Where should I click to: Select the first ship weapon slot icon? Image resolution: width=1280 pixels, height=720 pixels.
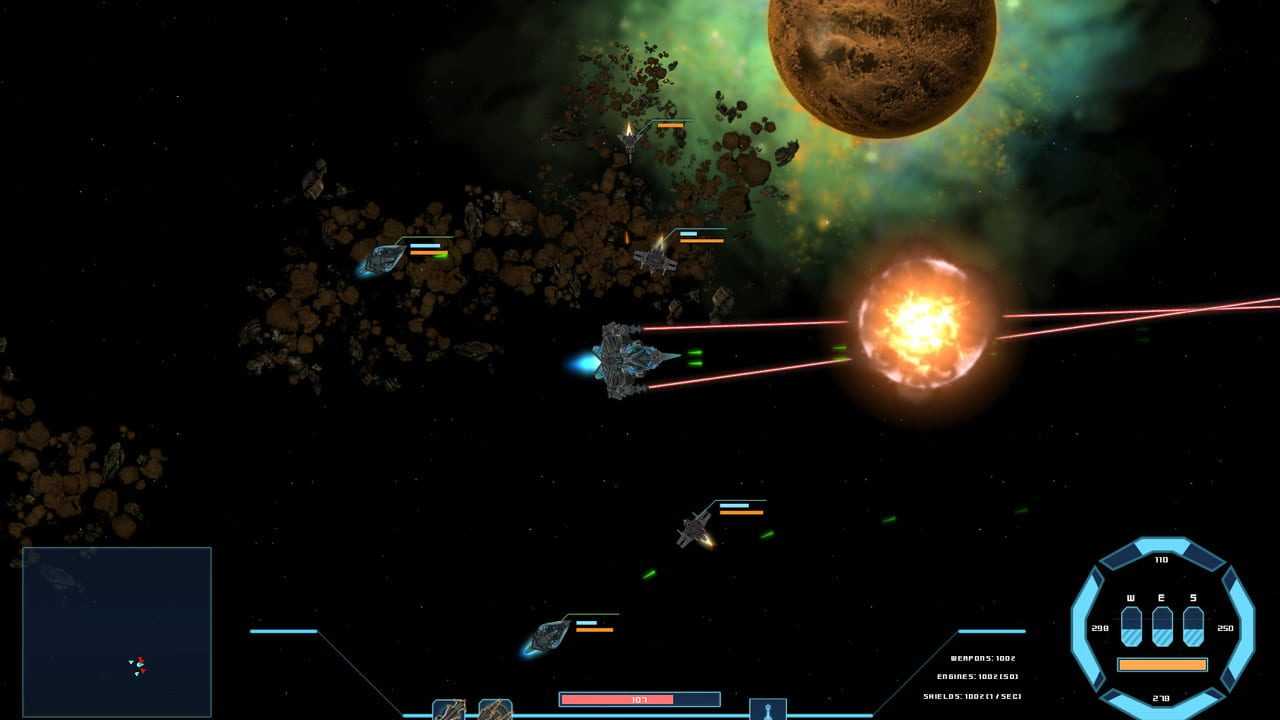point(449,710)
